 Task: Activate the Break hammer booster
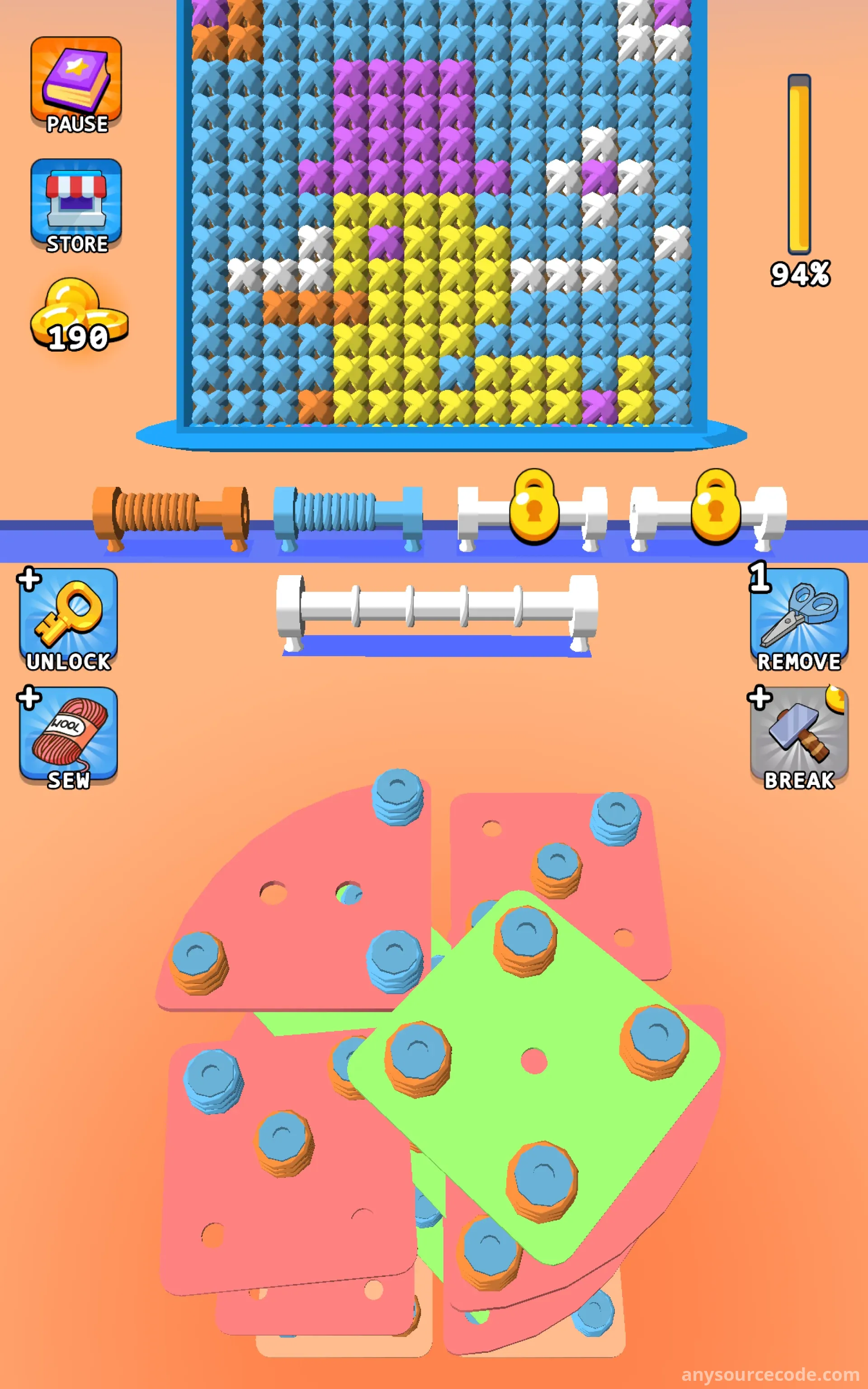click(798, 737)
